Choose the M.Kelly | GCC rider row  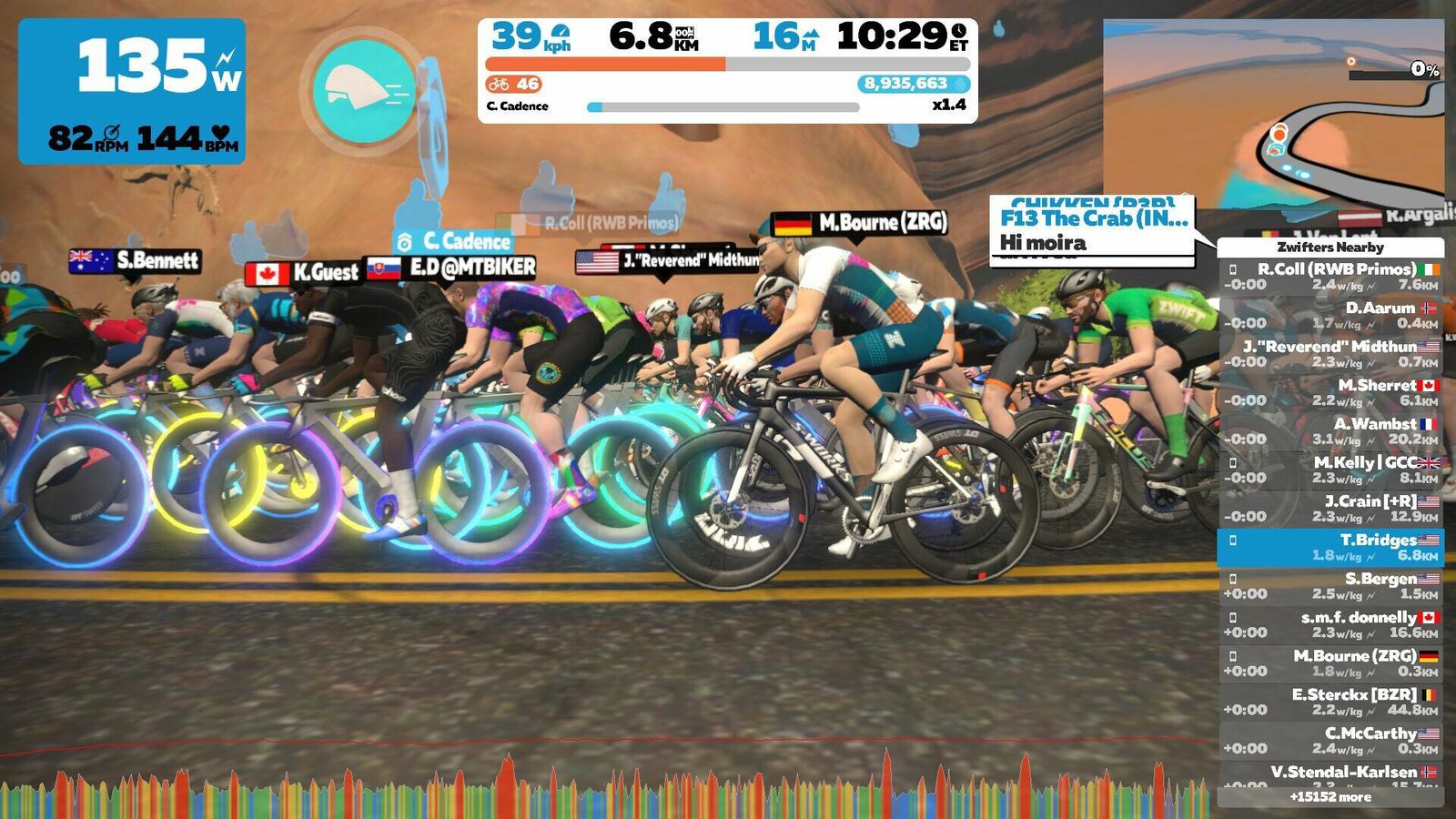[x=1330, y=470]
